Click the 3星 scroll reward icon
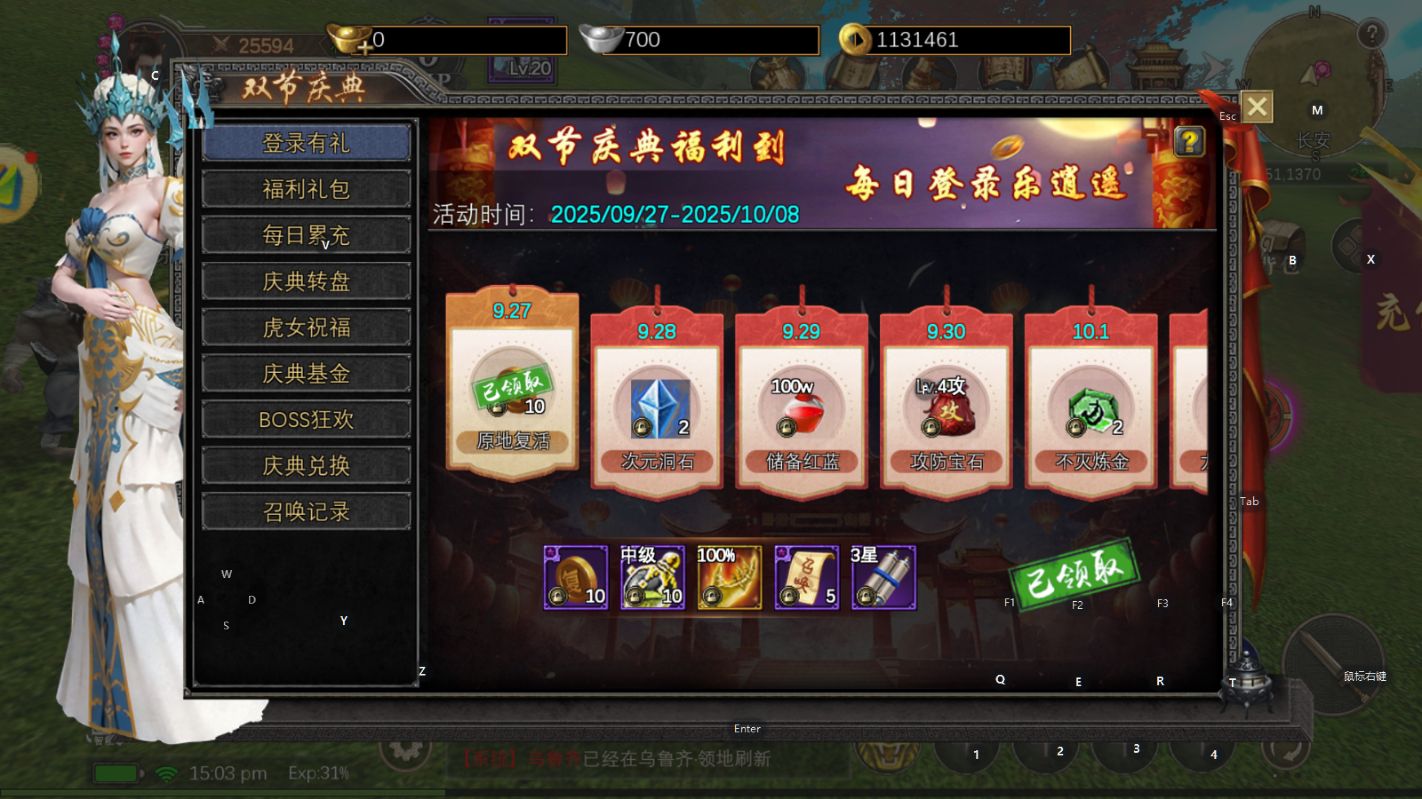This screenshot has width=1422, height=799. click(883, 576)
